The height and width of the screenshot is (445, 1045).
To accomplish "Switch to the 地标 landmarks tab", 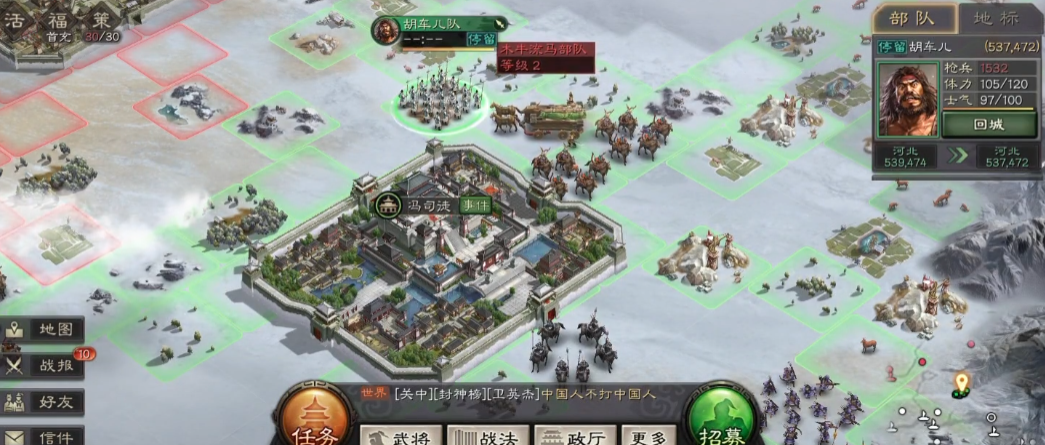I will pos(999,18).
